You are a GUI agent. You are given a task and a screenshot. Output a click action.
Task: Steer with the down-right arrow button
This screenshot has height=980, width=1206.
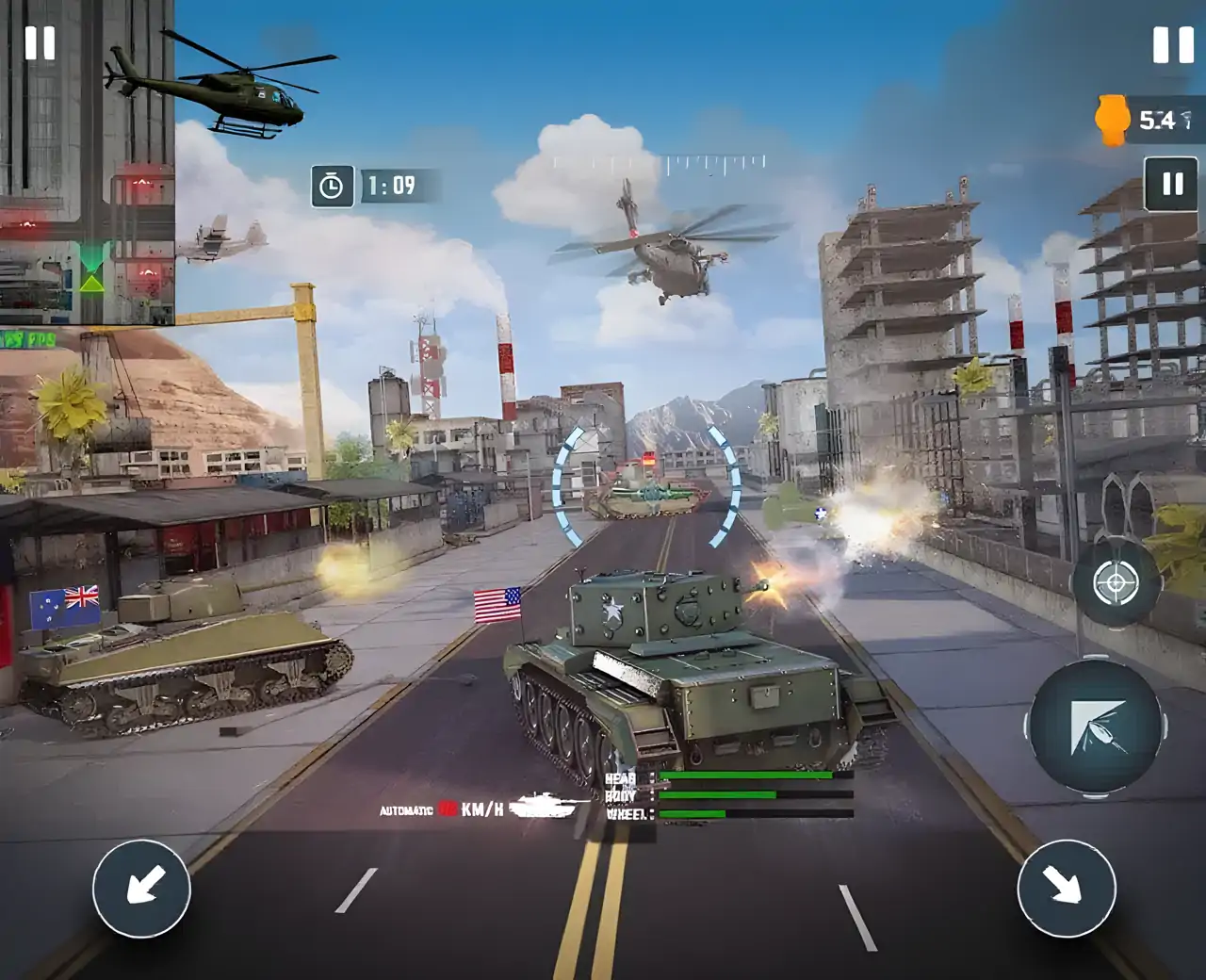tap(1066, 888)
